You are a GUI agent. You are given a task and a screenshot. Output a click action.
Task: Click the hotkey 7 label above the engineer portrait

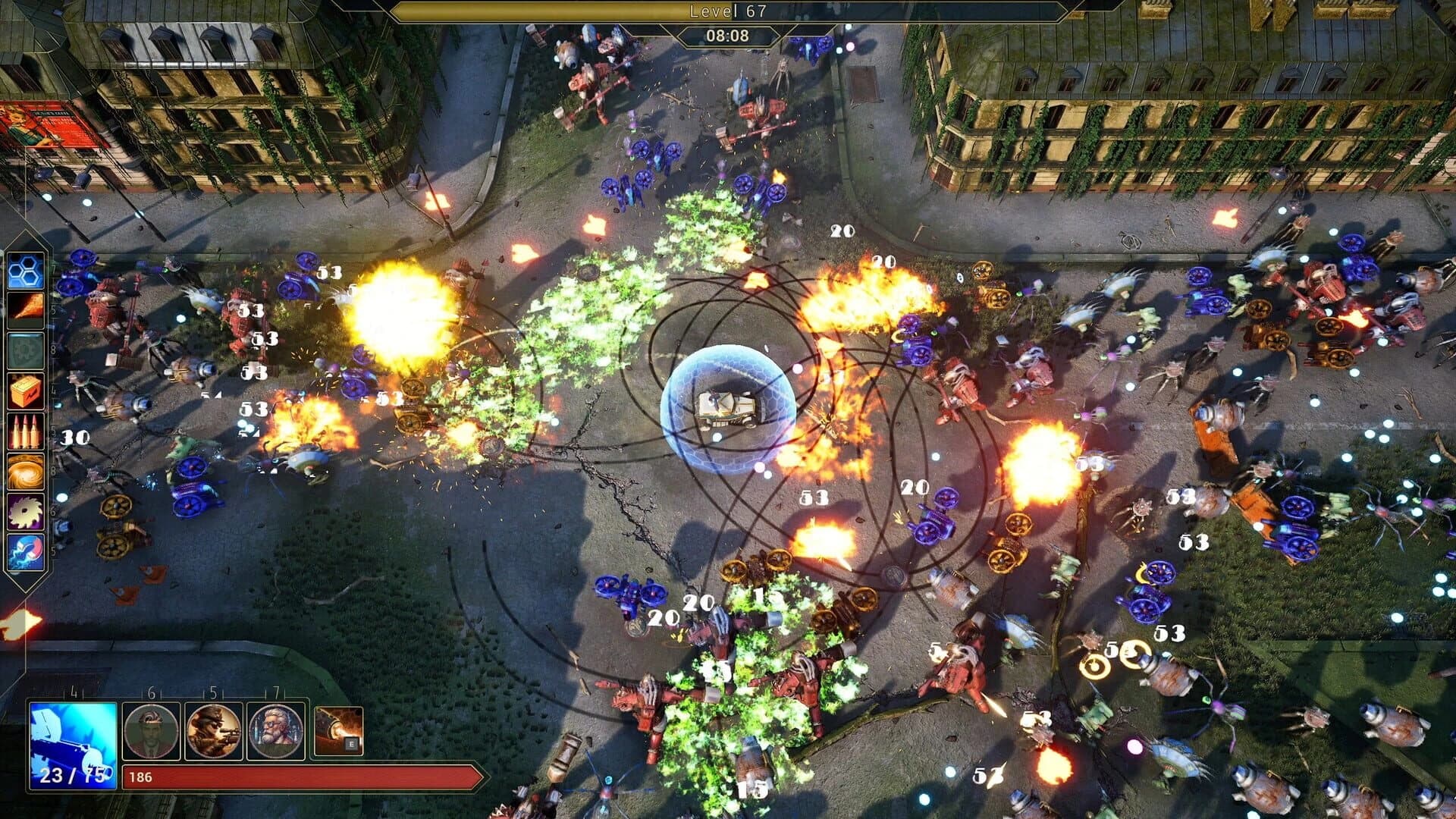(277, 692)
